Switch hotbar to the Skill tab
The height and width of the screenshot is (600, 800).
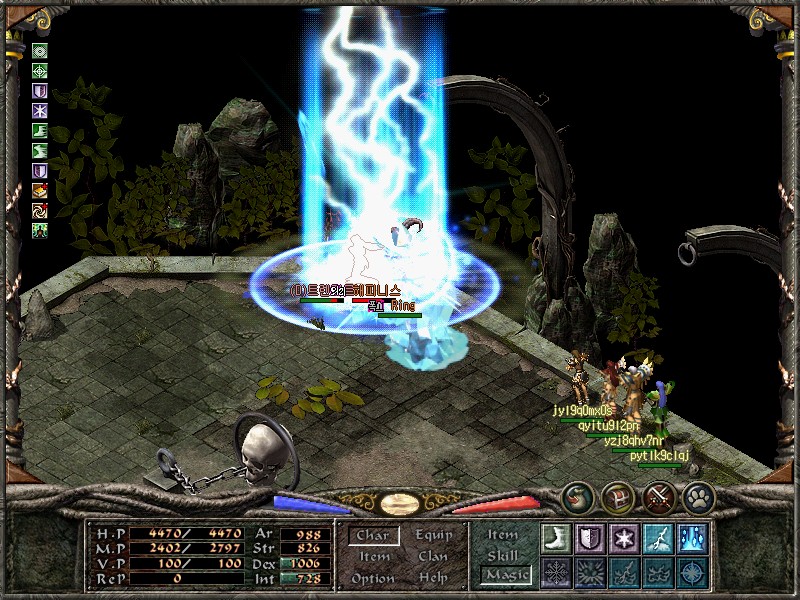pos(503,555)
